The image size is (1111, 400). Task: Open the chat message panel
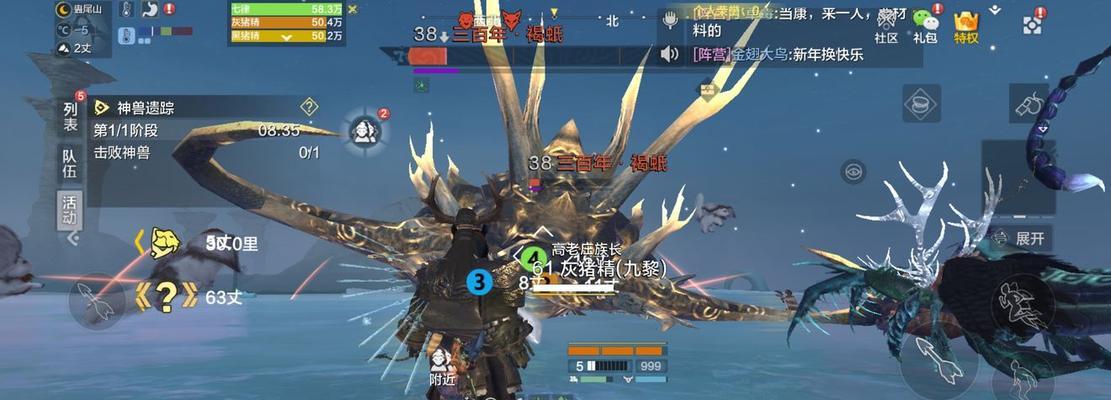pos(780,36)
